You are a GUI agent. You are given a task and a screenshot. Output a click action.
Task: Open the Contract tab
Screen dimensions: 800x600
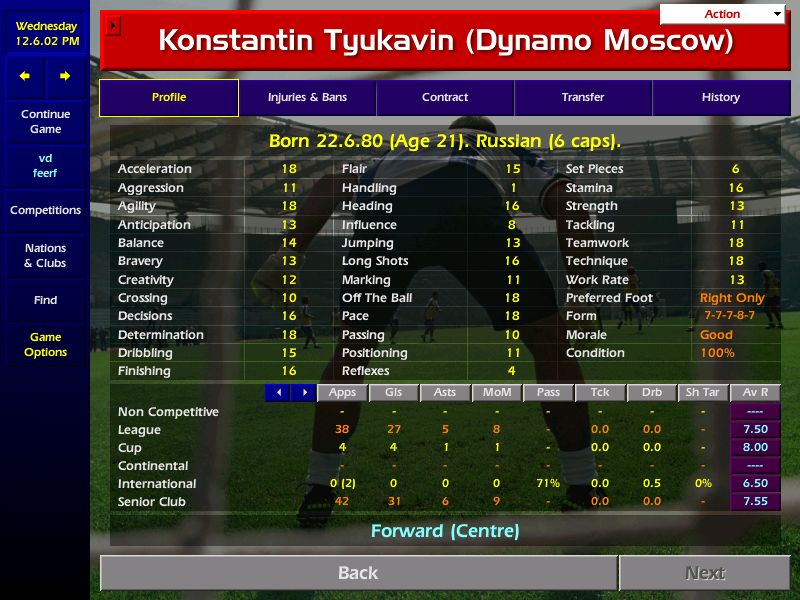pos(445,97)
